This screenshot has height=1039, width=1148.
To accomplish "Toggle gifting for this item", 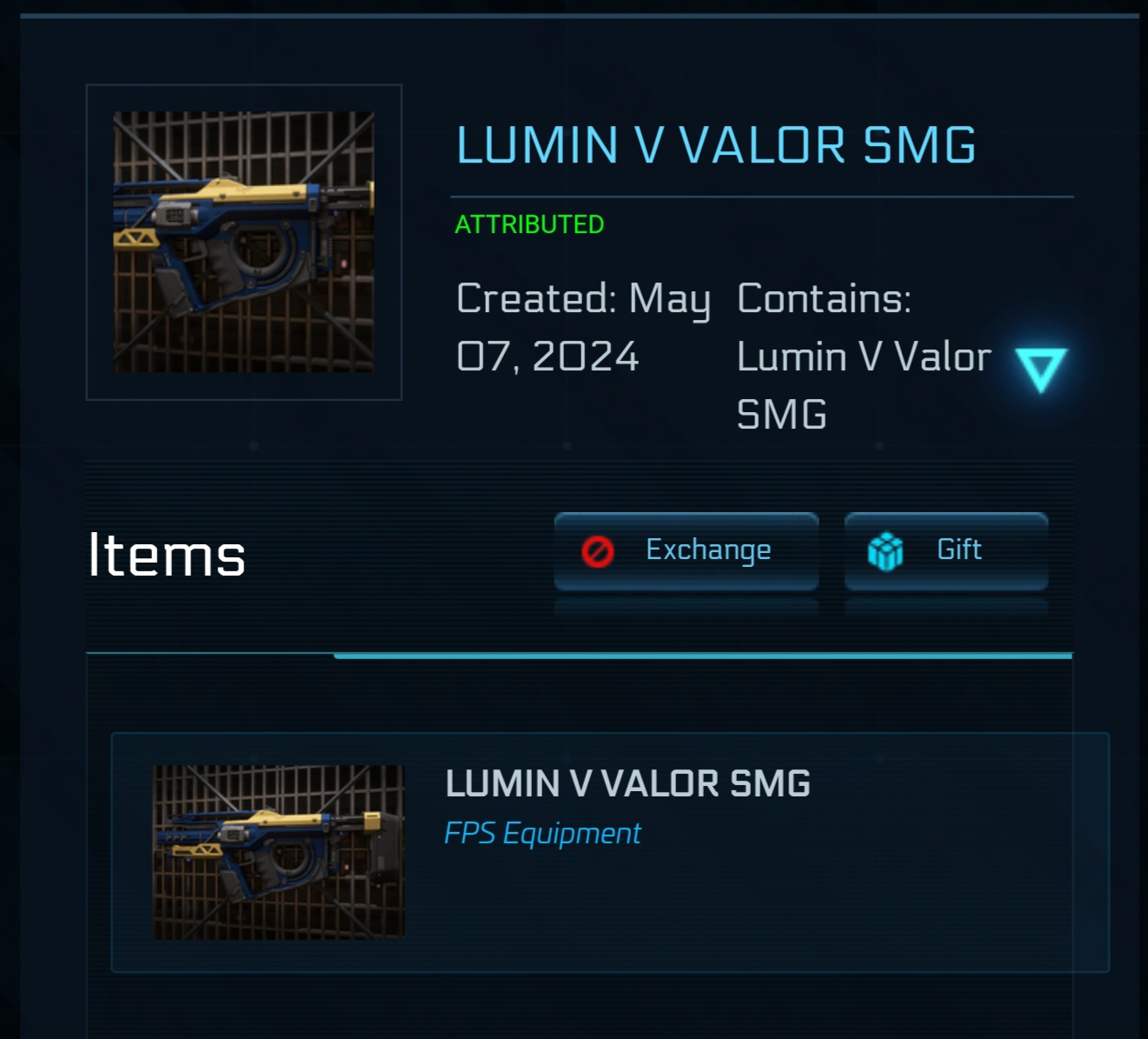I will pyautogui.click(x=945, y=549).
